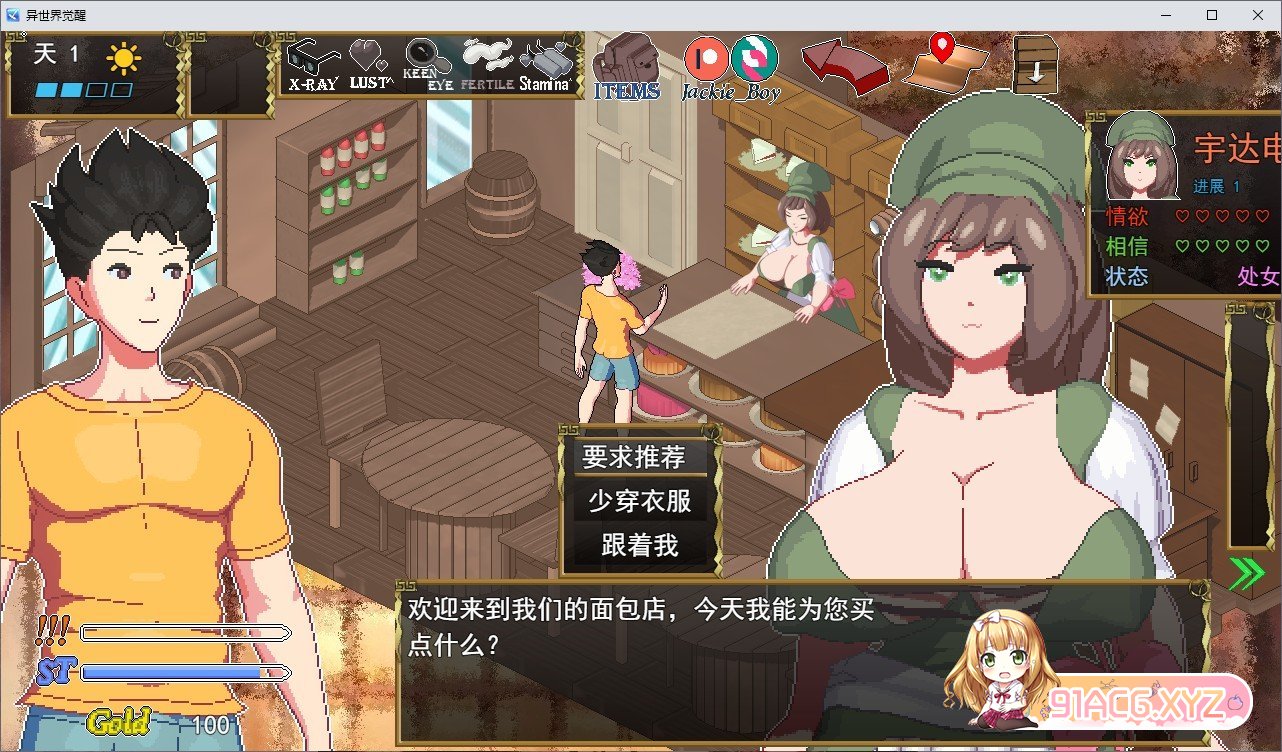
Task: Close the game window
Action: click(1258, 15)
